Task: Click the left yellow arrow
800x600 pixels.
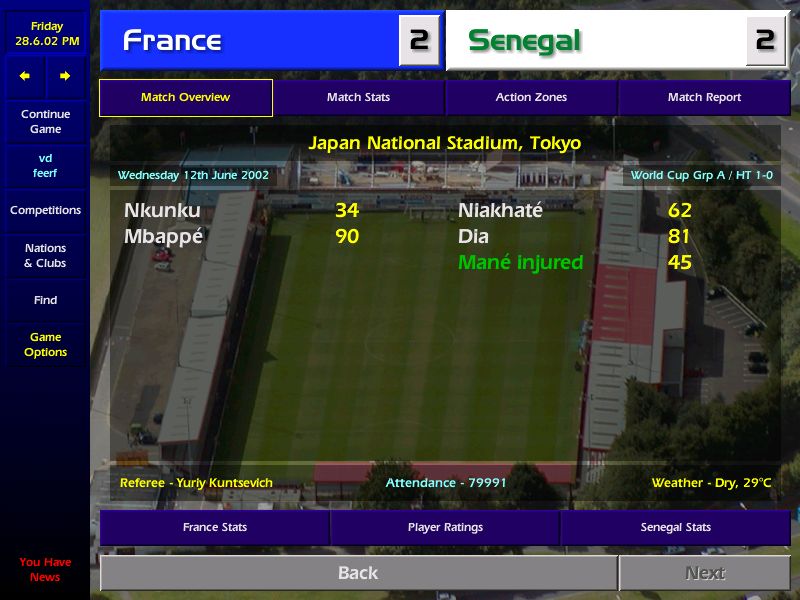Action: coord(25,76)
